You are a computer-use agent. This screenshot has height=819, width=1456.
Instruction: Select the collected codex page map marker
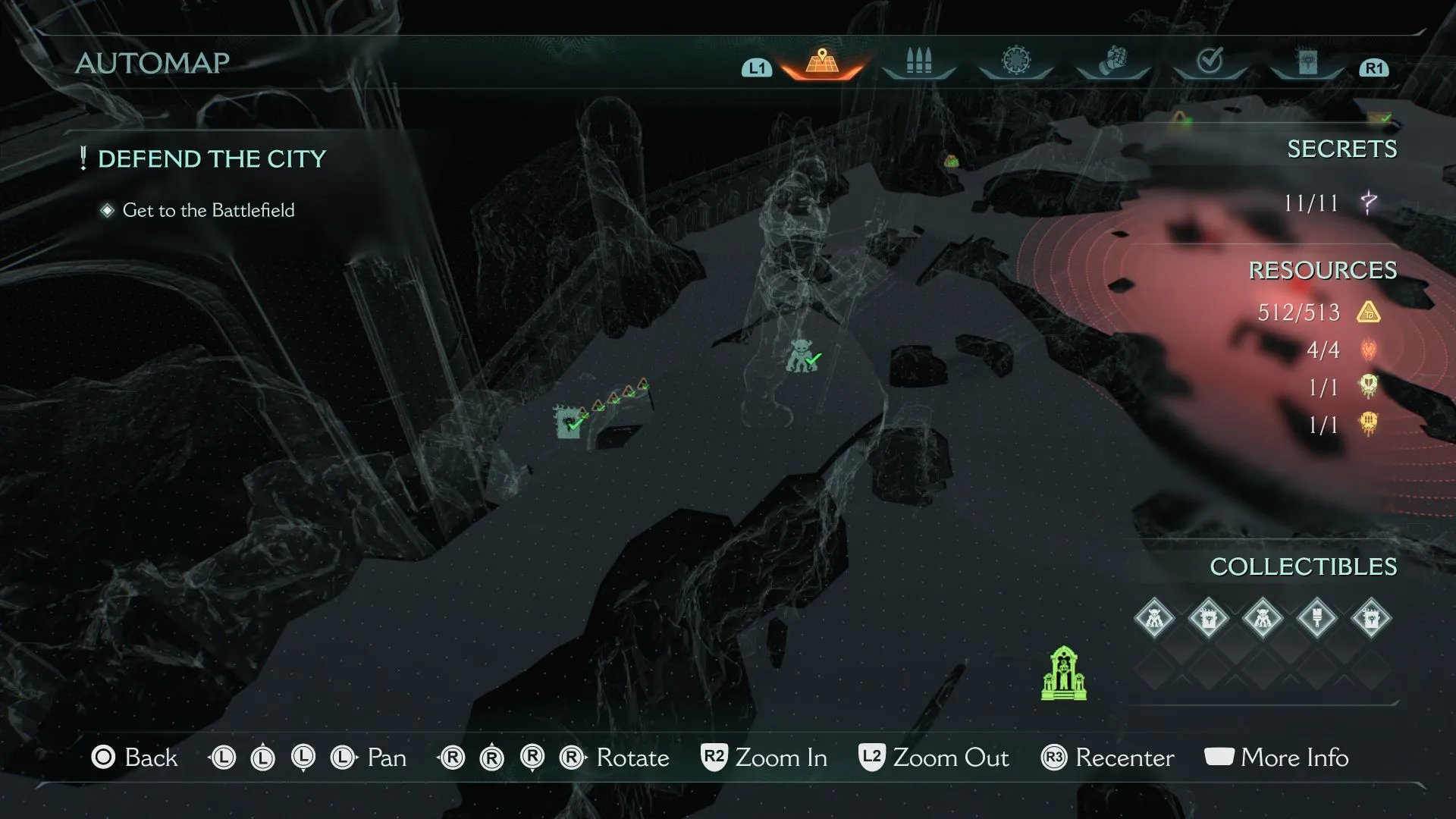pyautogui.click(x=568, y=422)
